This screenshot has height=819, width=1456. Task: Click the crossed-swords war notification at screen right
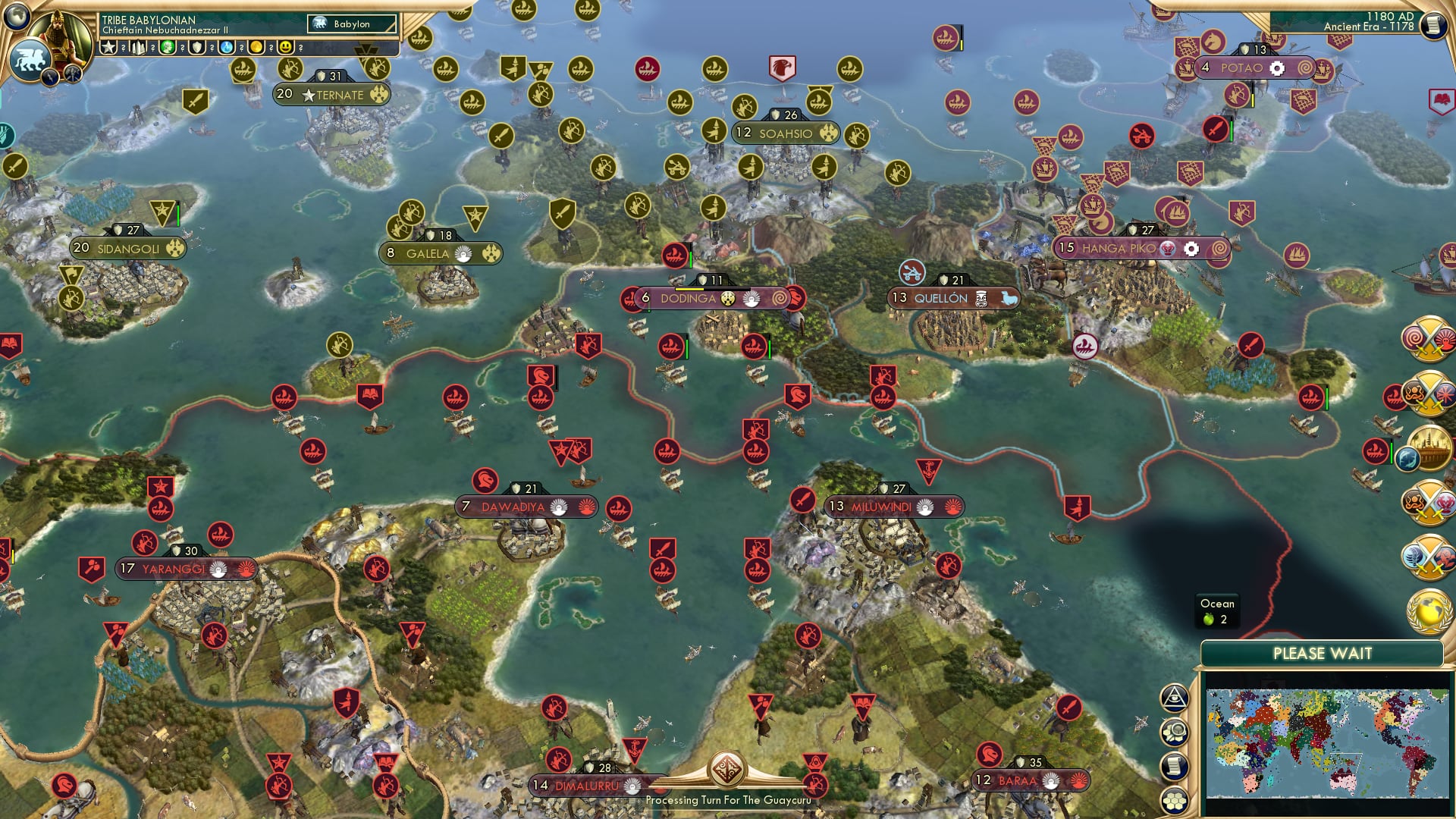(x=1429, y=338)
